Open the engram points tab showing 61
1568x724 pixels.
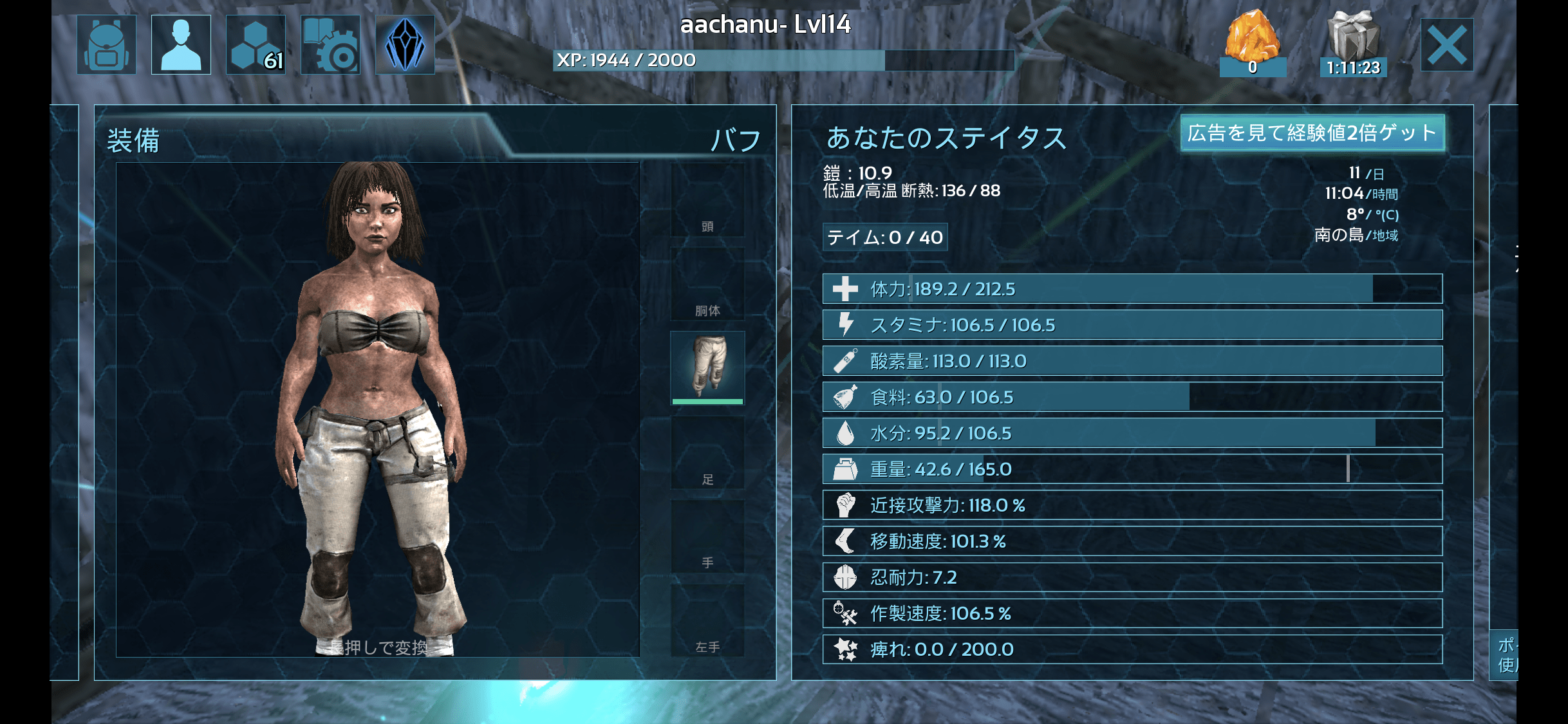(256, 45)
